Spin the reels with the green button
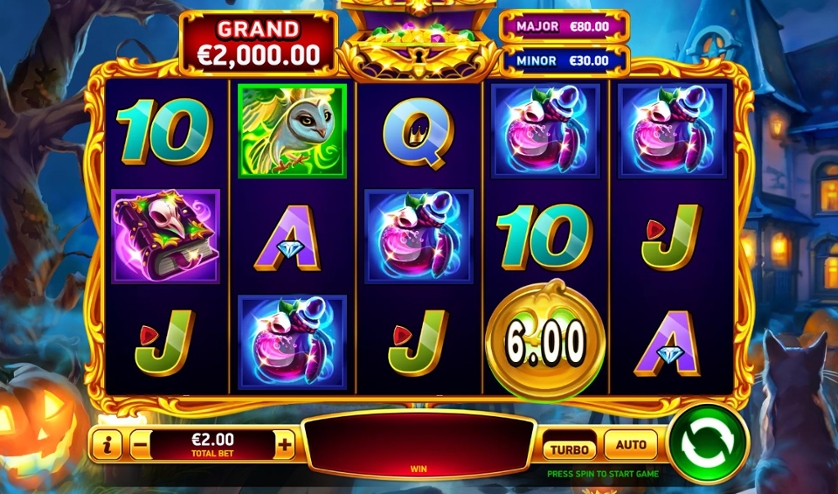838x494 pixels. [x=707, y=442]
